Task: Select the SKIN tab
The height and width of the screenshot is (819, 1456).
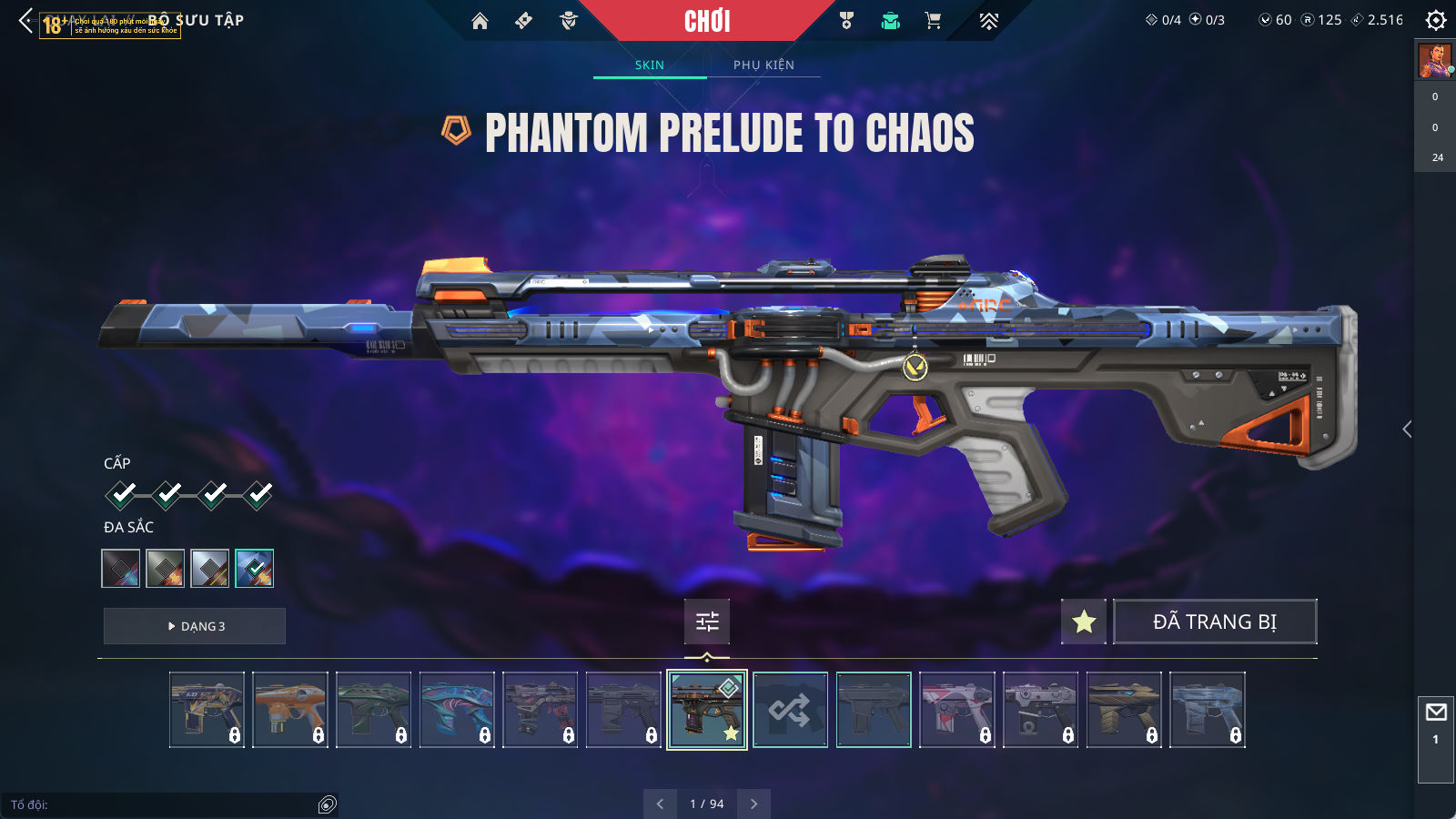Action: pyautogui.click(x=650, y=65)
